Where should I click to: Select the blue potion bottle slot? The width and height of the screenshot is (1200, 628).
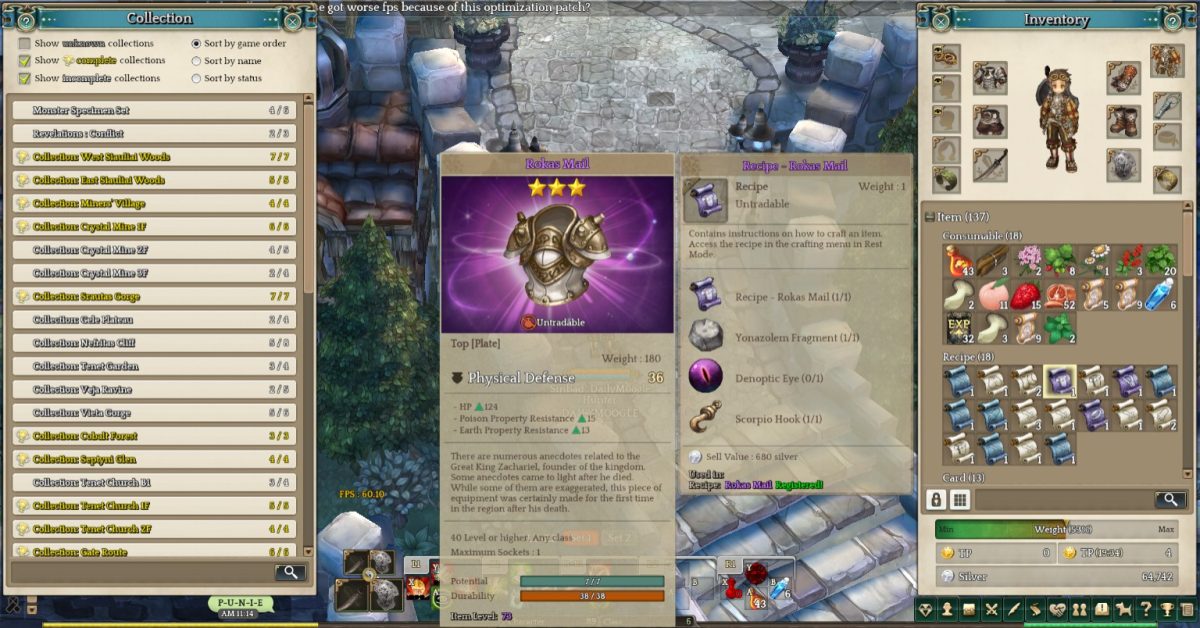click(1159, 296)
